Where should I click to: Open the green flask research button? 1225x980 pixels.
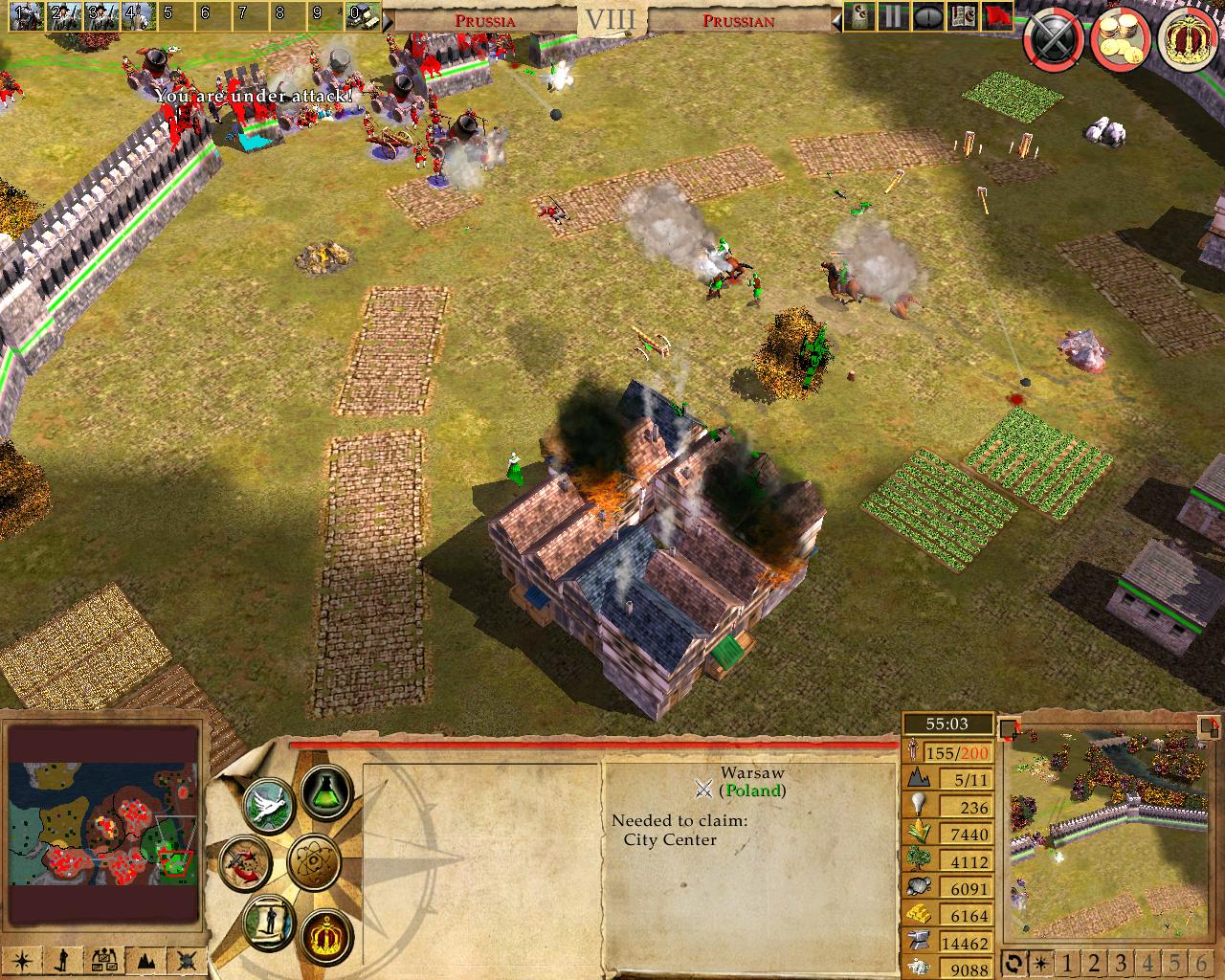click(x=325, y=791)
